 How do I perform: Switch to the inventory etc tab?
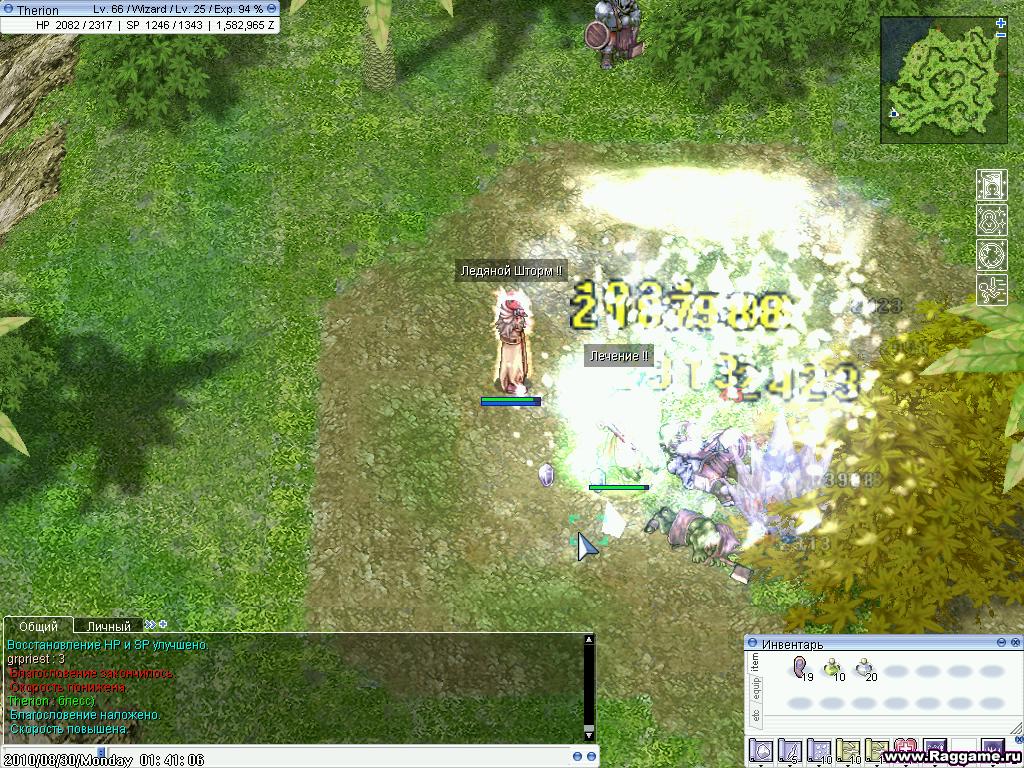(x=756, y=717)
